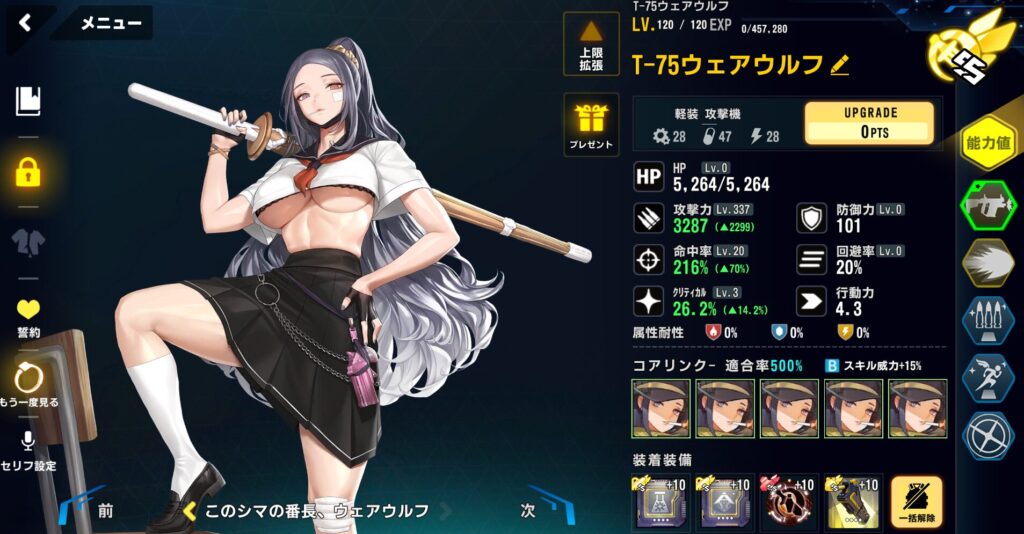Open the UPGRADE 0PTS panel

[868, 123]
